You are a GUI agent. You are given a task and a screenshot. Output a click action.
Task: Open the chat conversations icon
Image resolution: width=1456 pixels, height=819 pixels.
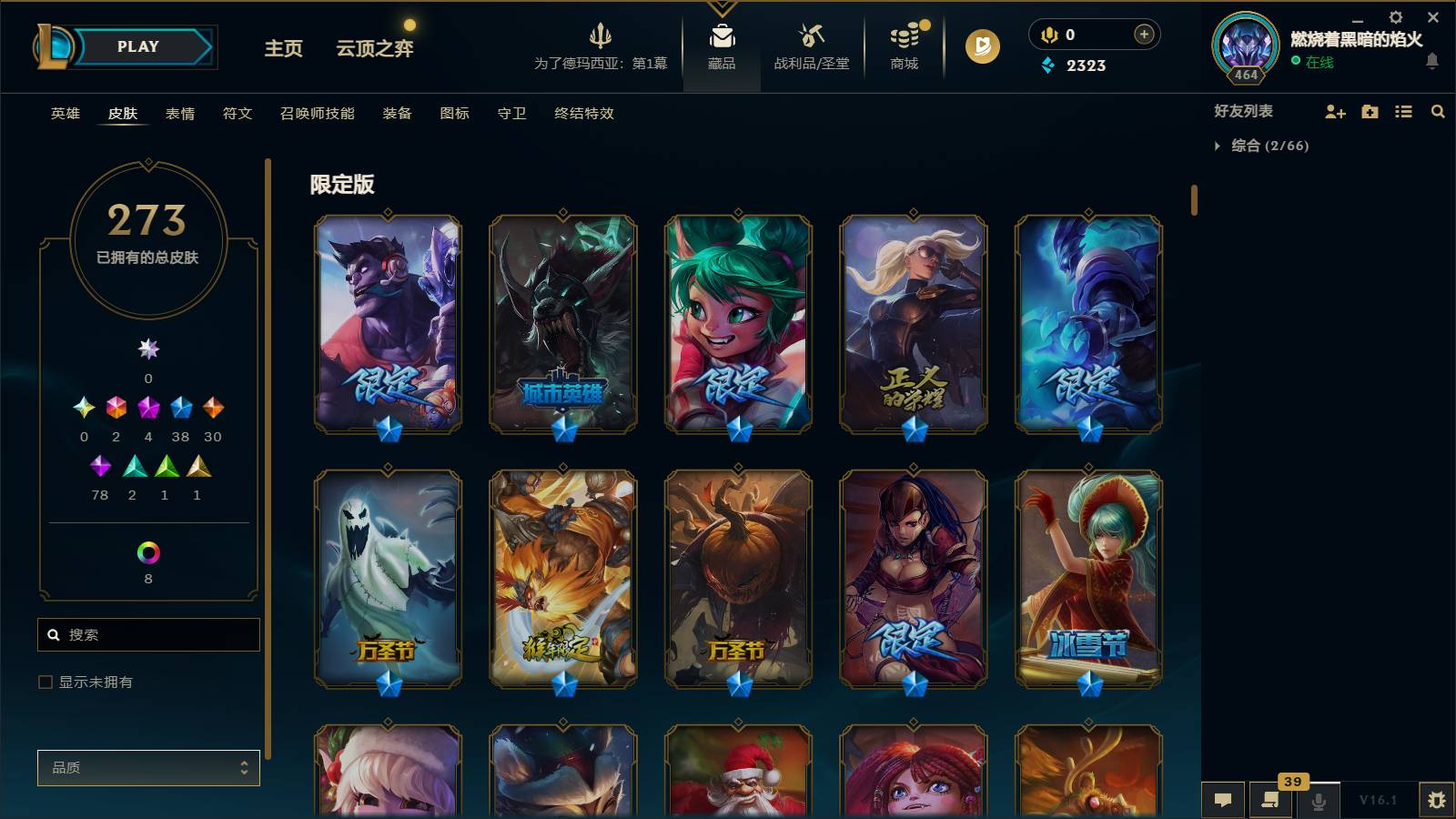(1224, 800)
